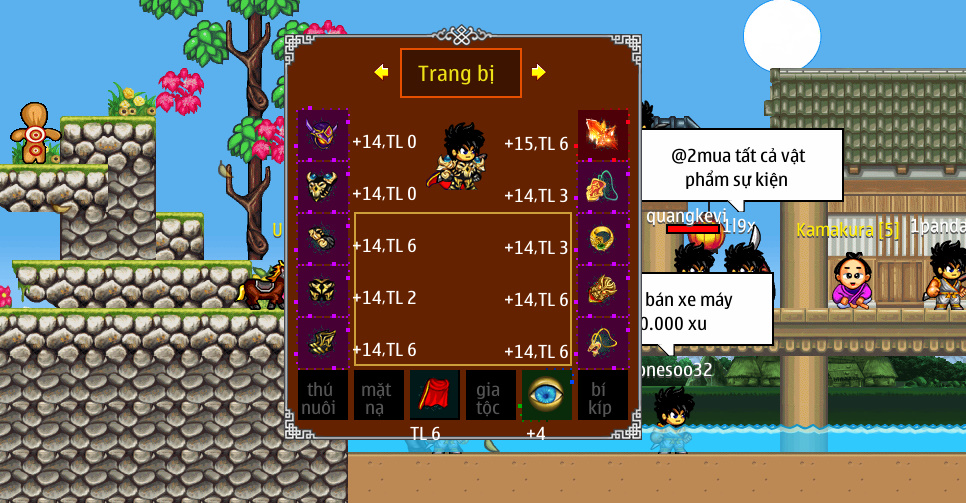Open the empty gia tộc slot
The height and width of the screenshot is (503, 966).
(x=491, y=395)
